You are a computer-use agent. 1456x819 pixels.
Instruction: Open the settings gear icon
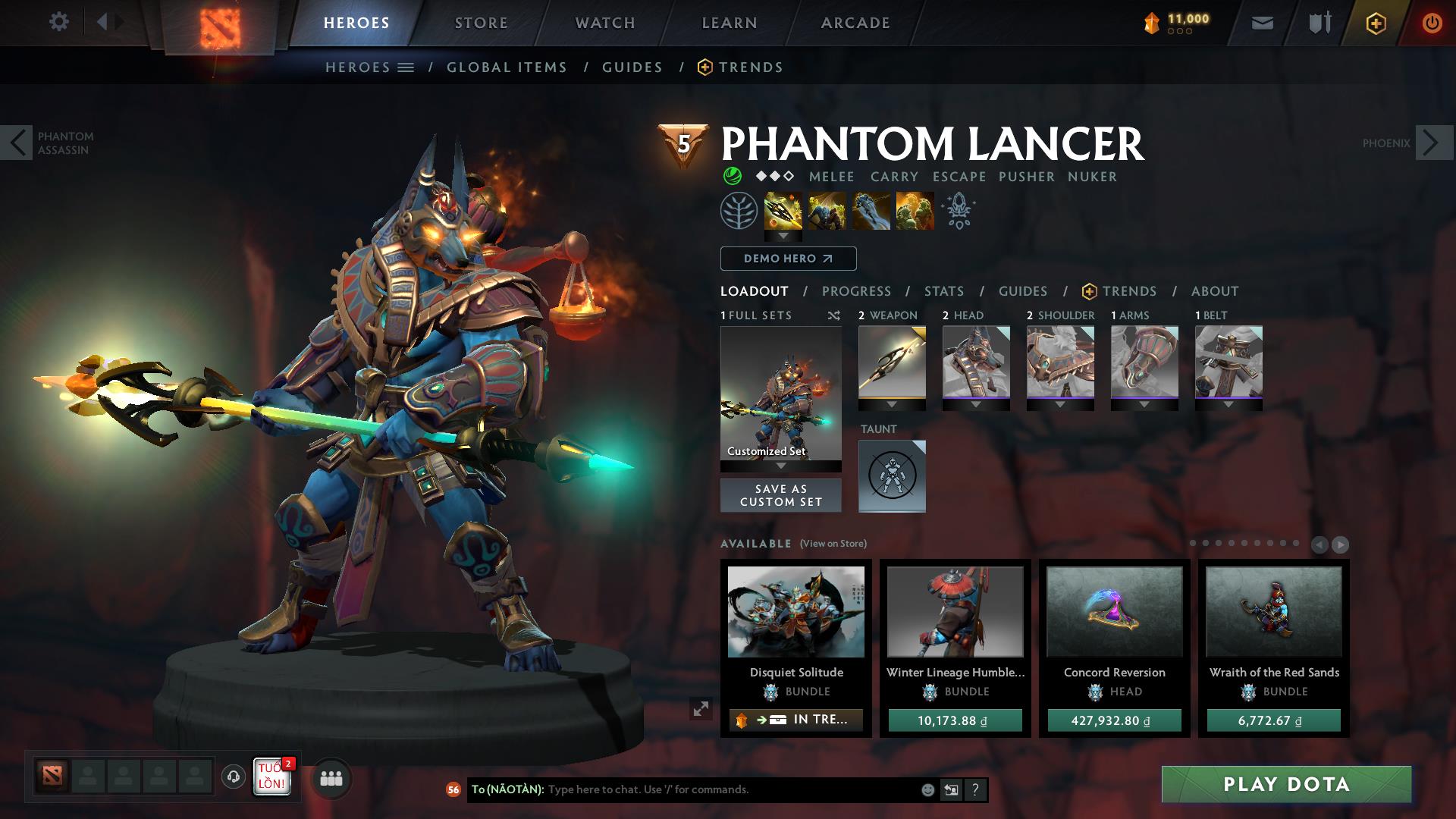tap(60, 20)
